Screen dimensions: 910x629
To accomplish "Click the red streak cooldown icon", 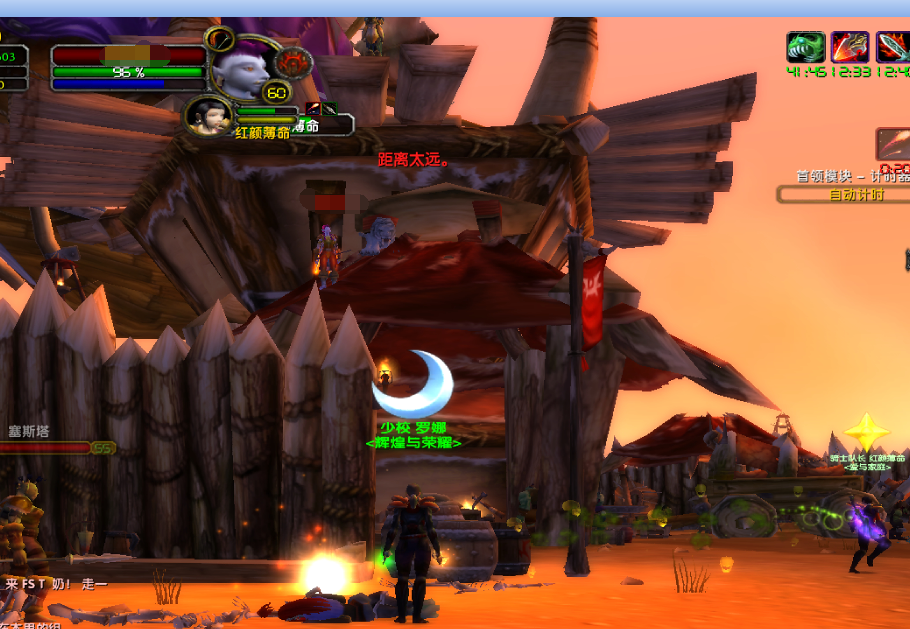I will 893,143.
